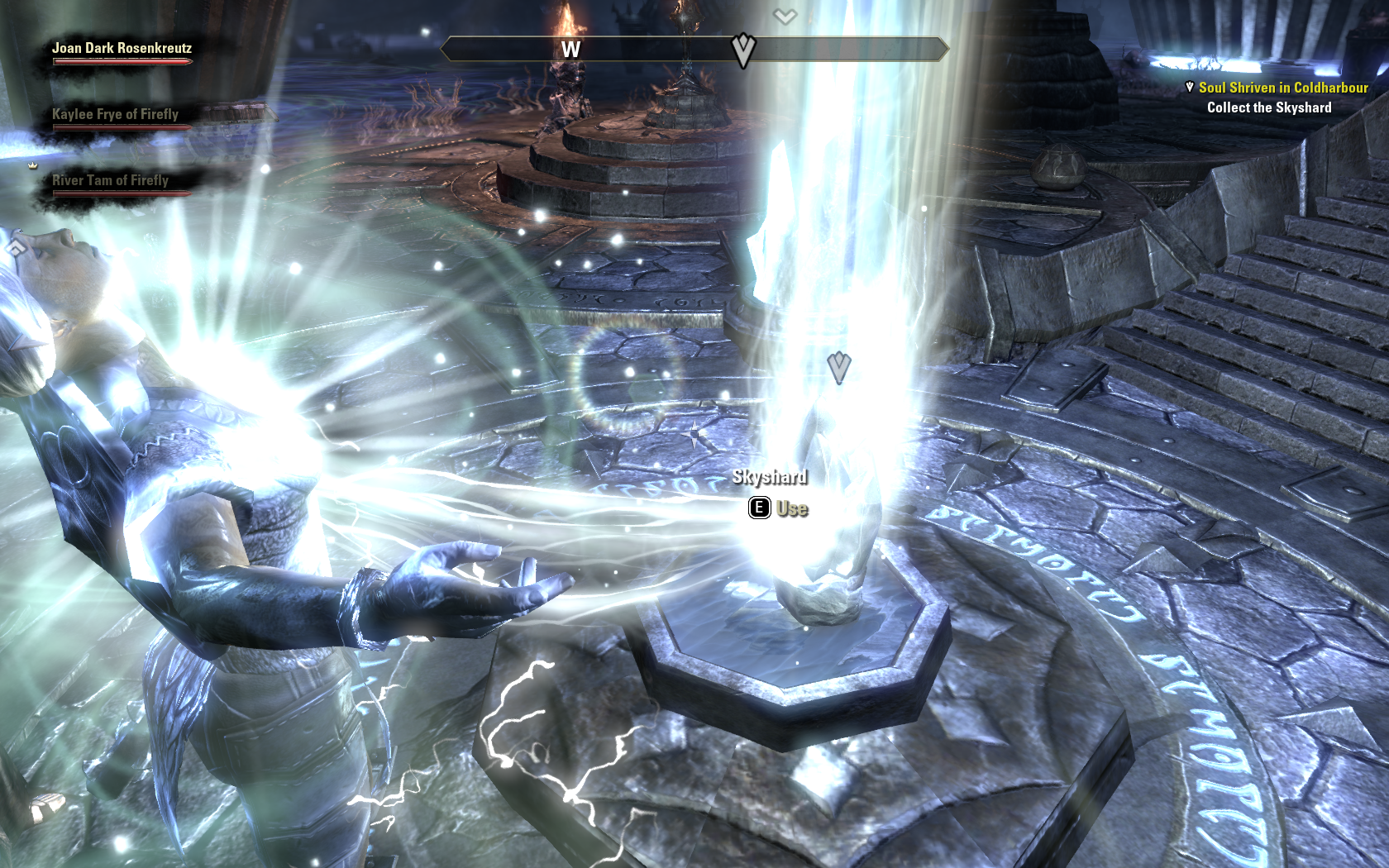The width and height of the screenshot is (1389, 868).
Task: Select Kaylee Frye of Firefly group frame
Action: click(115, 115)
